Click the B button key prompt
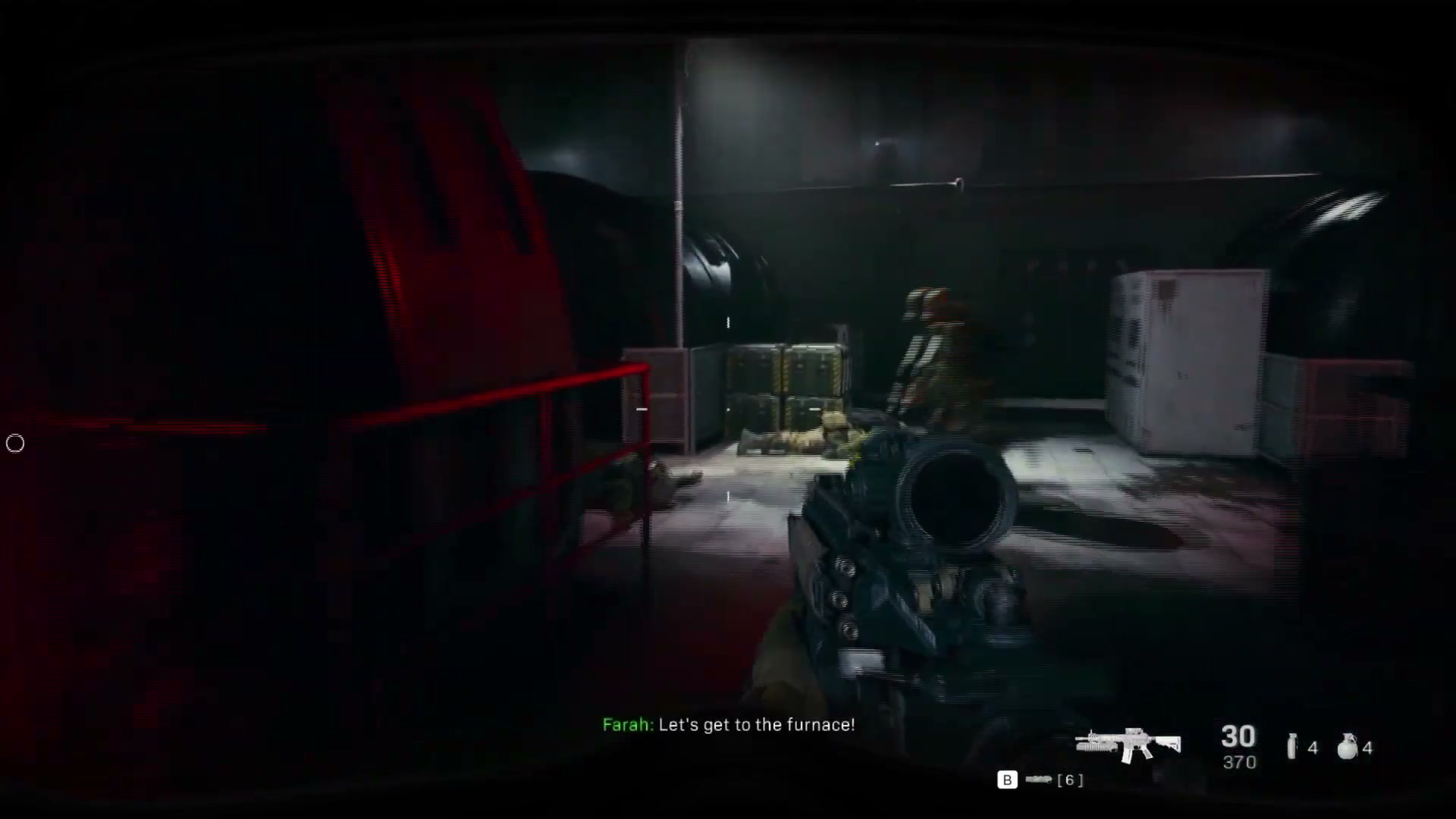The image size is (1456, 819). pos(1008,780)
